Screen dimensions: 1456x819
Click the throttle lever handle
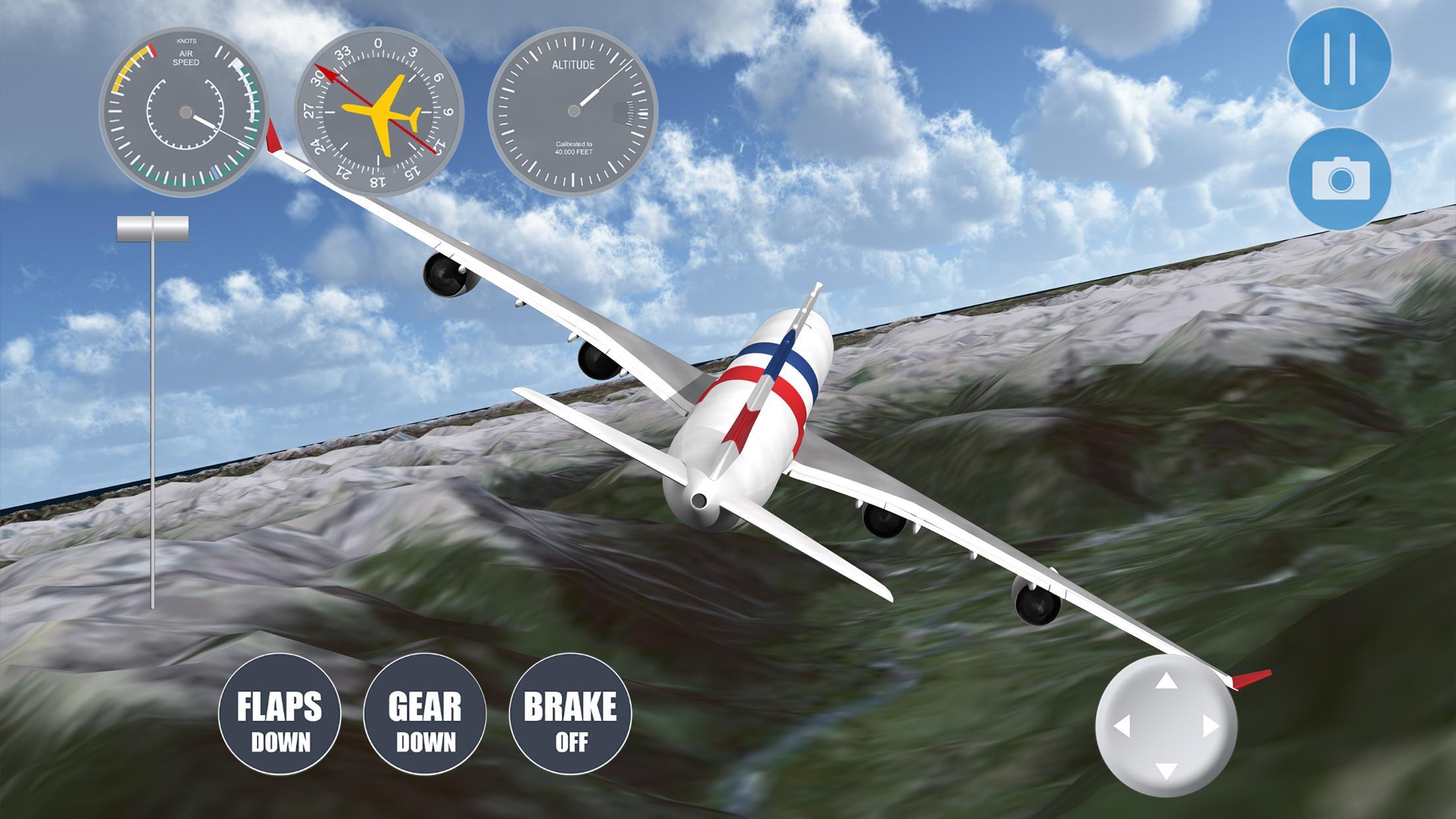pos(152,228)
